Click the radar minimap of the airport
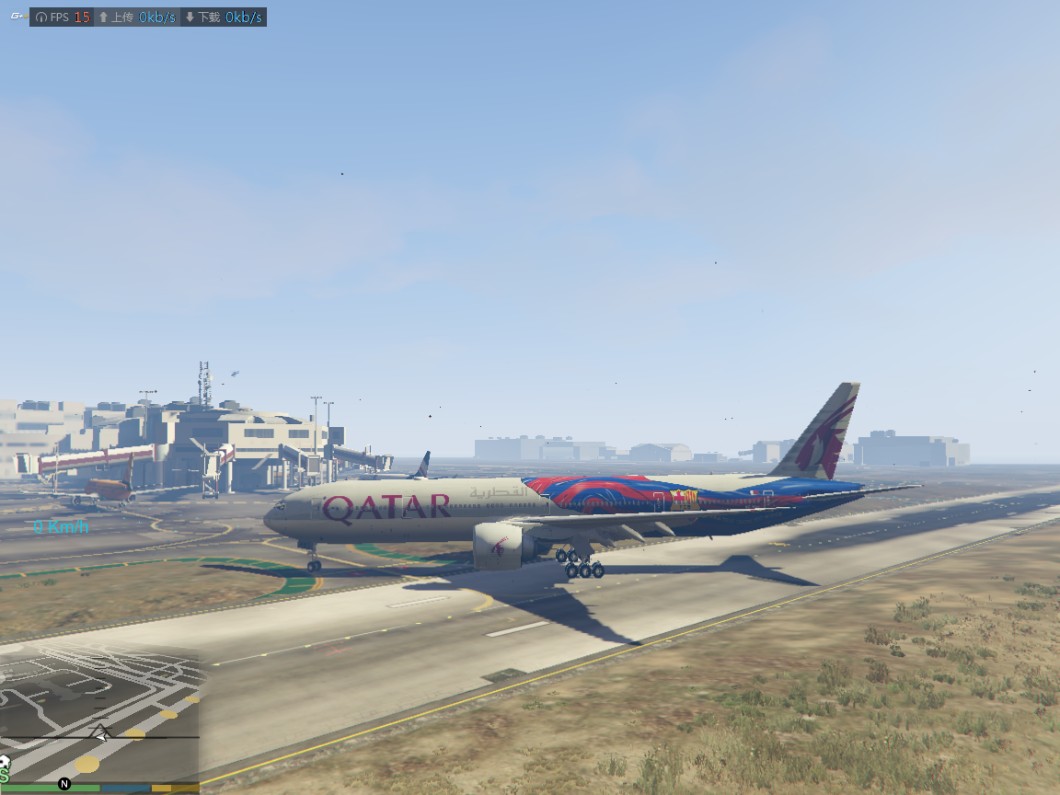 [99, 717]
